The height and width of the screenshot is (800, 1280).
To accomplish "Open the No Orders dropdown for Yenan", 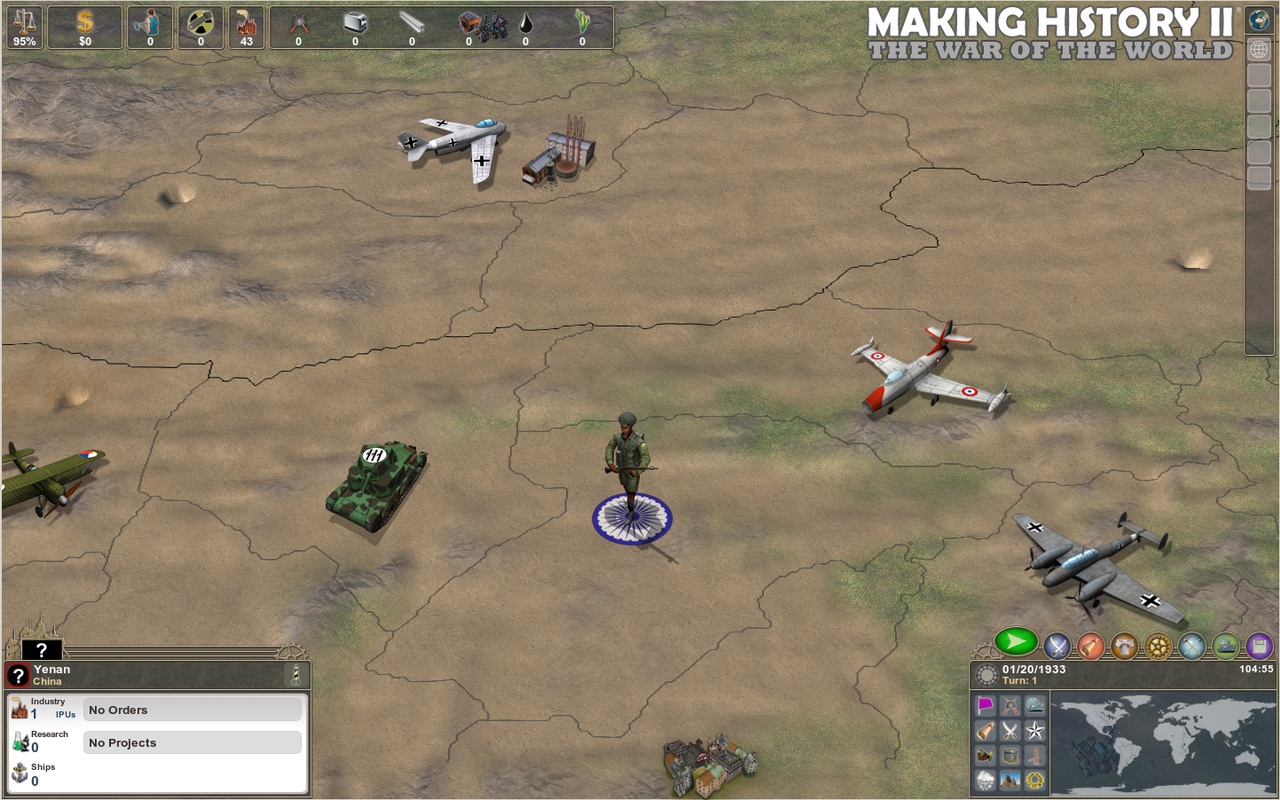I will point(192,709).
